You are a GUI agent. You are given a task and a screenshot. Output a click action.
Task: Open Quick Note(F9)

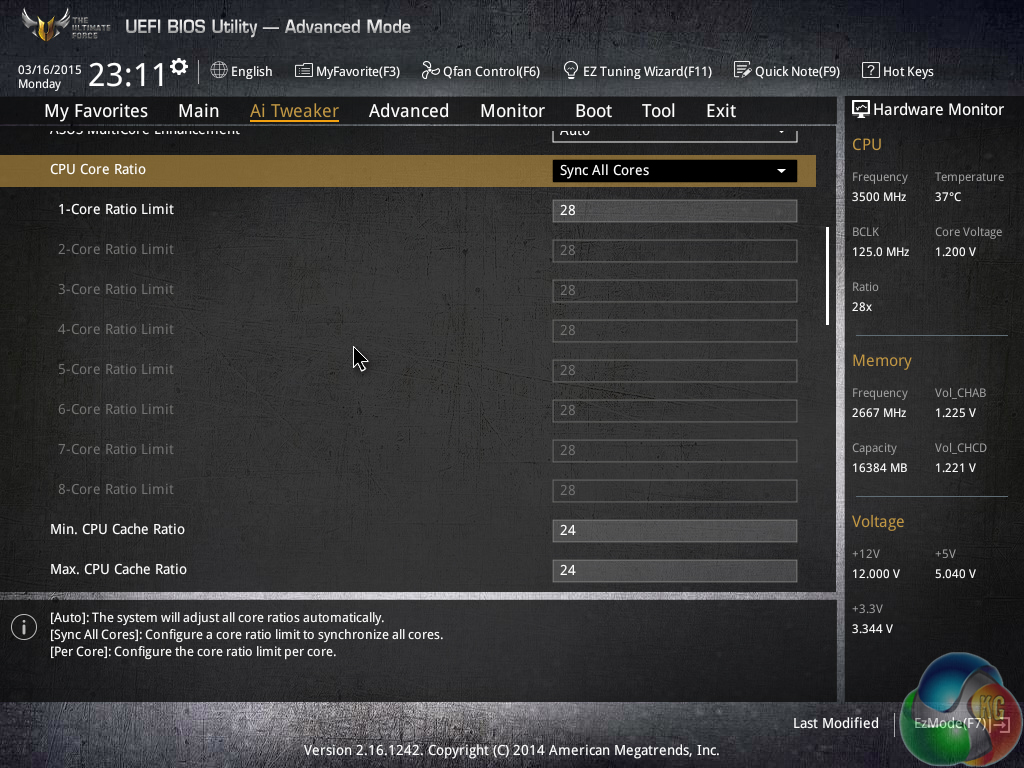tap(787, 71)
